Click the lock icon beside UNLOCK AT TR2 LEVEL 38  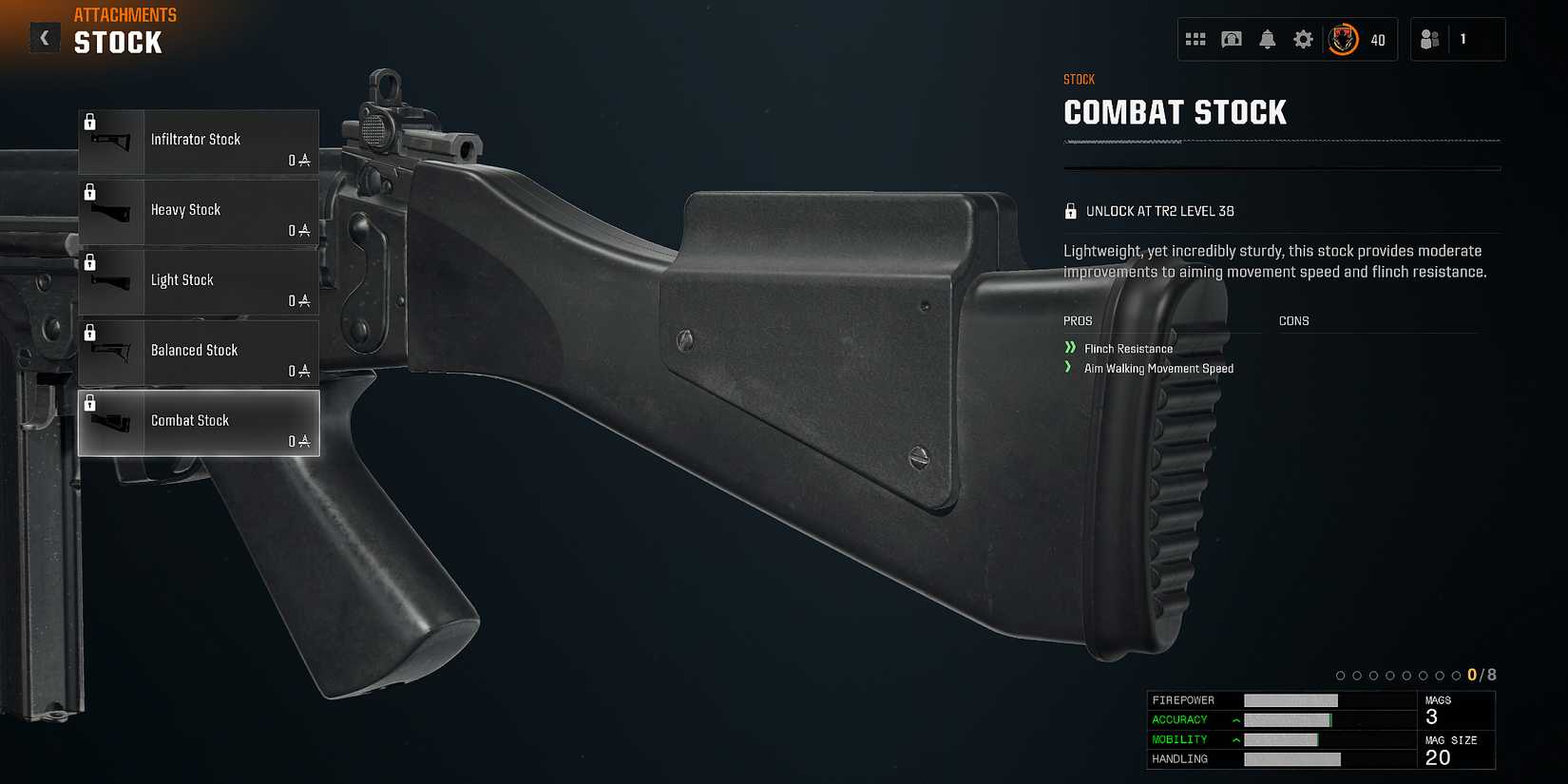tap(1072, 210)
